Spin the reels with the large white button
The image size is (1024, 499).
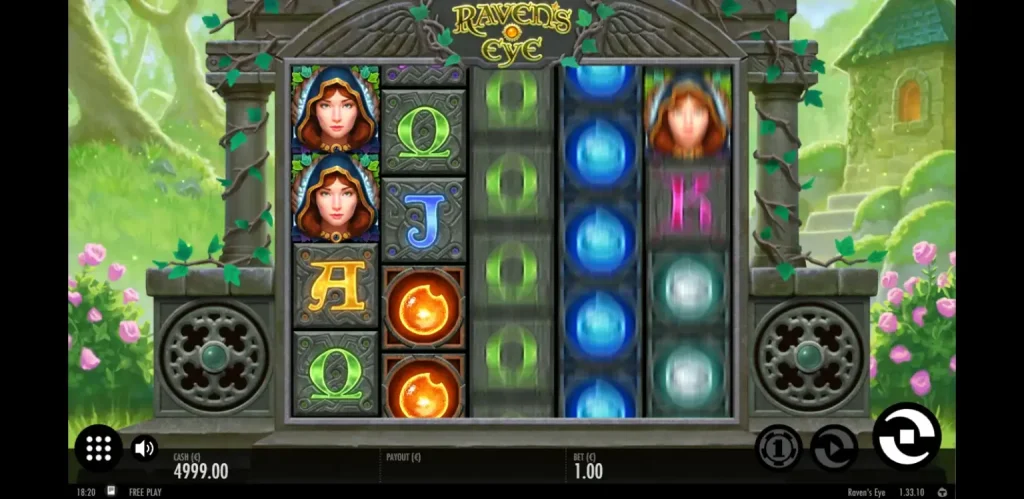tap(906, 437)
